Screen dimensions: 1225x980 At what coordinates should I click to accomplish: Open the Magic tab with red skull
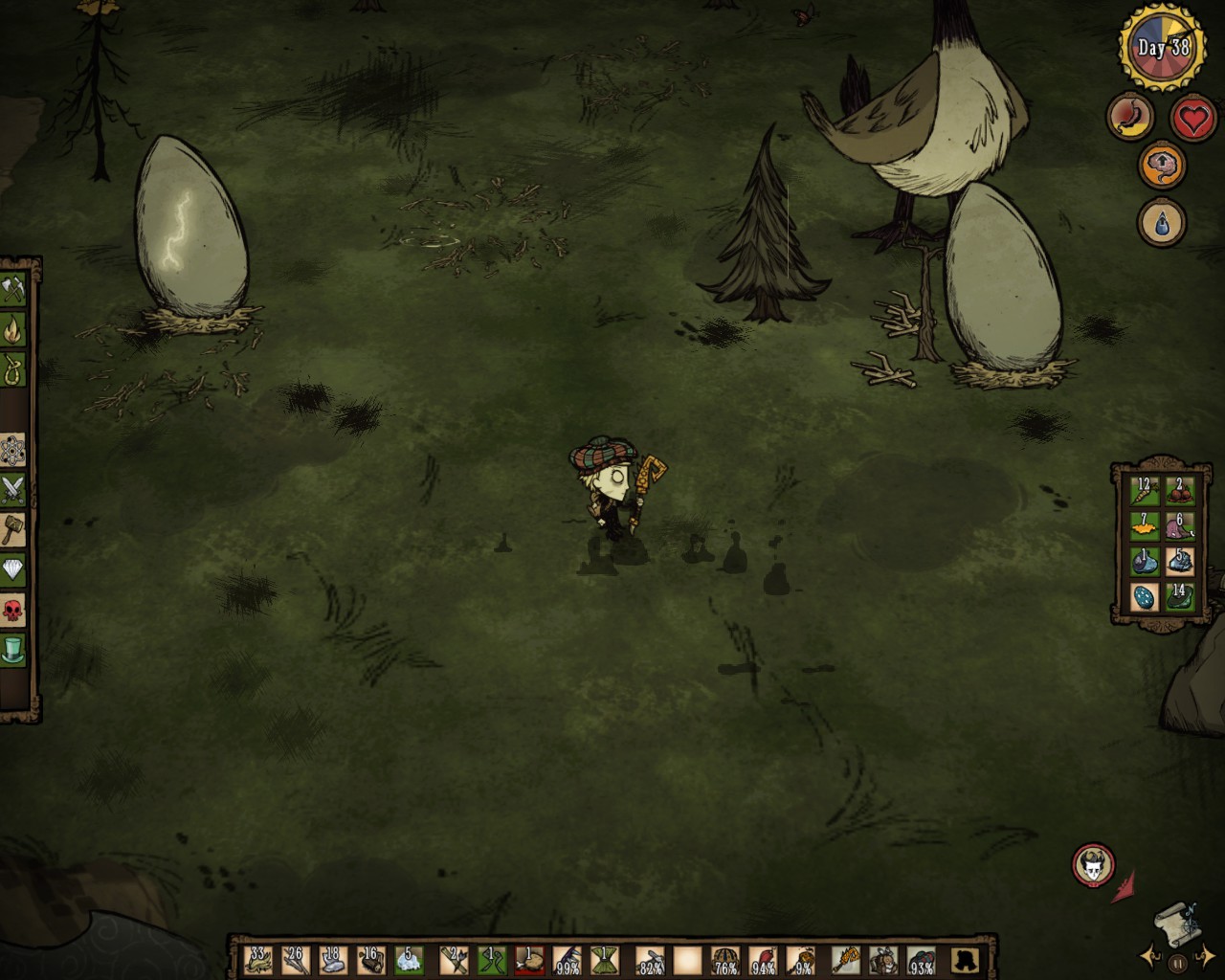[x=14, y=605]
